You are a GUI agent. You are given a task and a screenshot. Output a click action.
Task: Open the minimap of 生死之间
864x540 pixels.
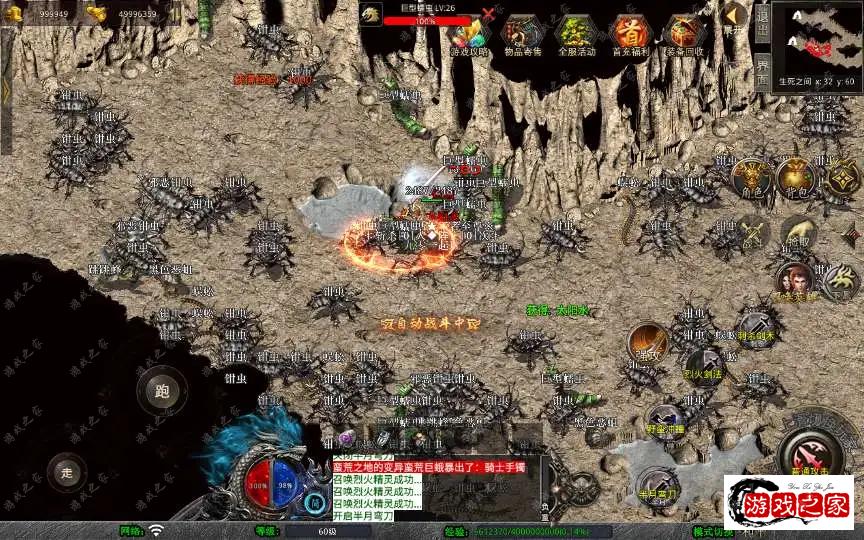pyautogui.click(x=820, y=40)
